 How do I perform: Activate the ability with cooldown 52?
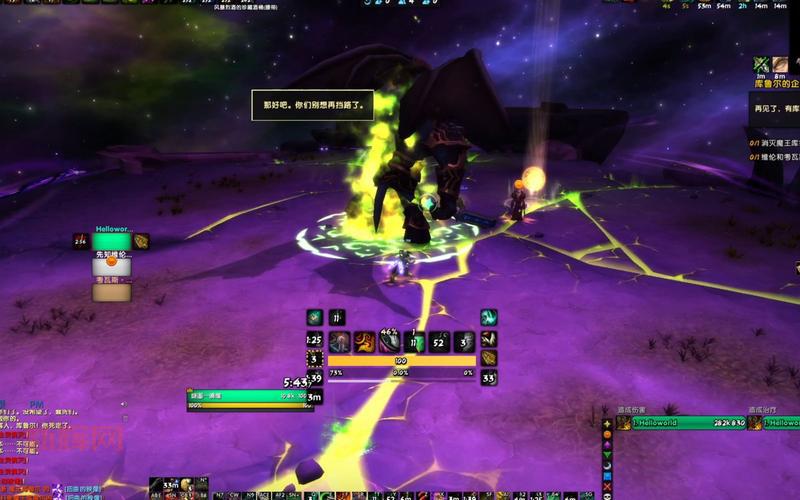[x=440, y=342]
